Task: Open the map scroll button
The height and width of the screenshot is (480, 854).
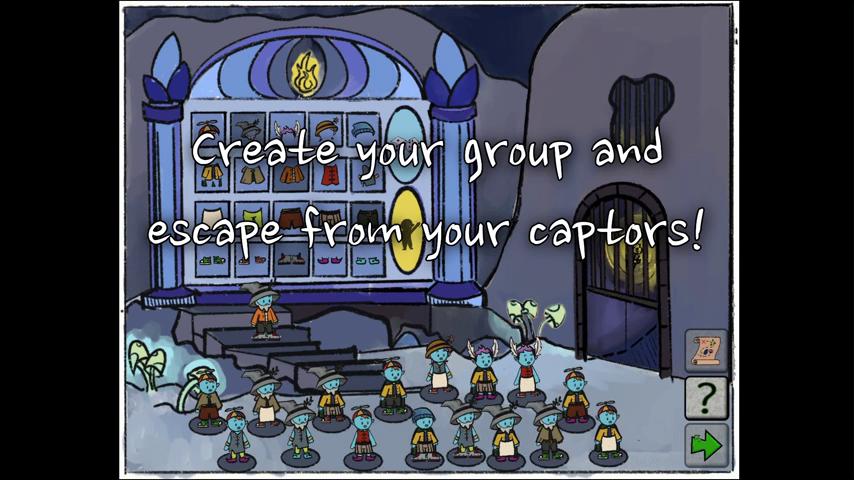Action: 705,350
